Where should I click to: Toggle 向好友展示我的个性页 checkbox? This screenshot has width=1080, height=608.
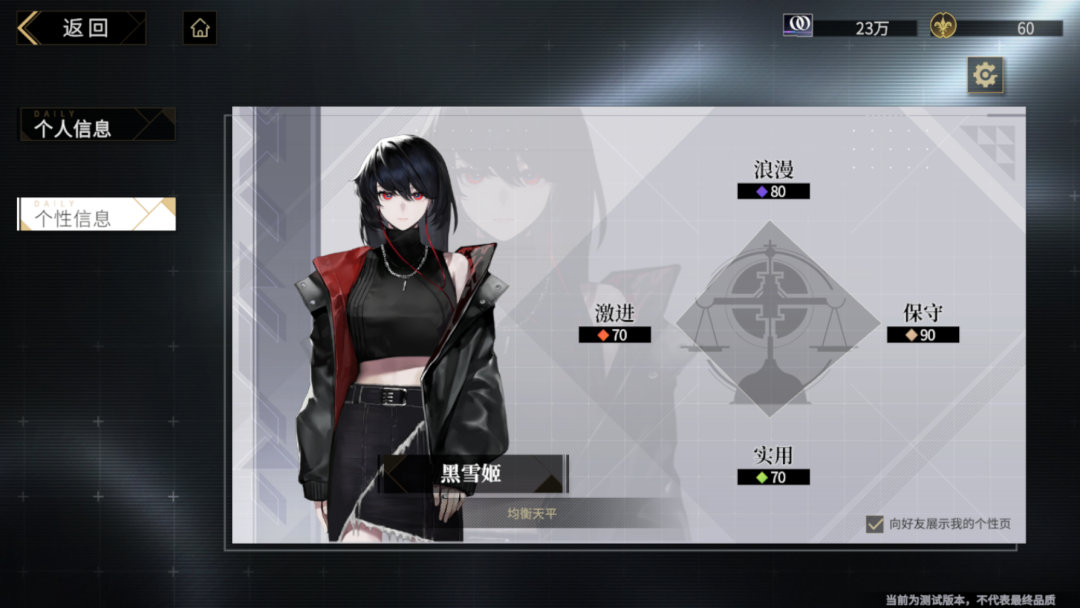875,524
